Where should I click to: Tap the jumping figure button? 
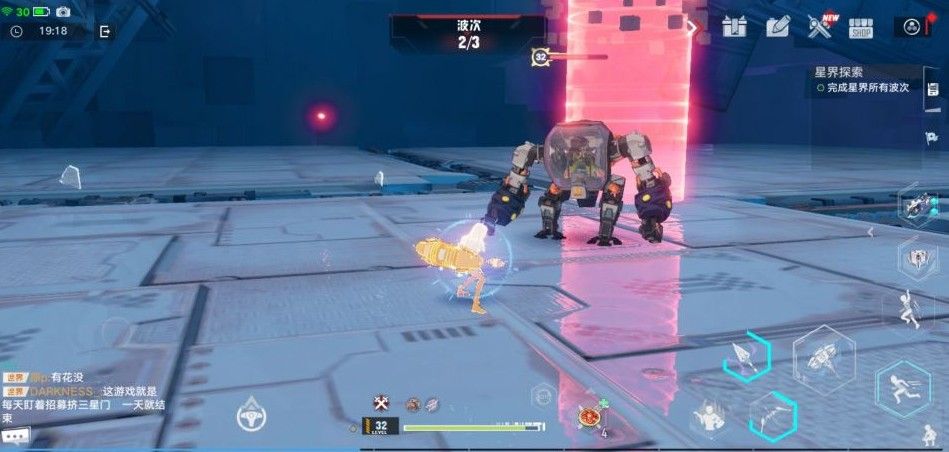tap(909, 309)
